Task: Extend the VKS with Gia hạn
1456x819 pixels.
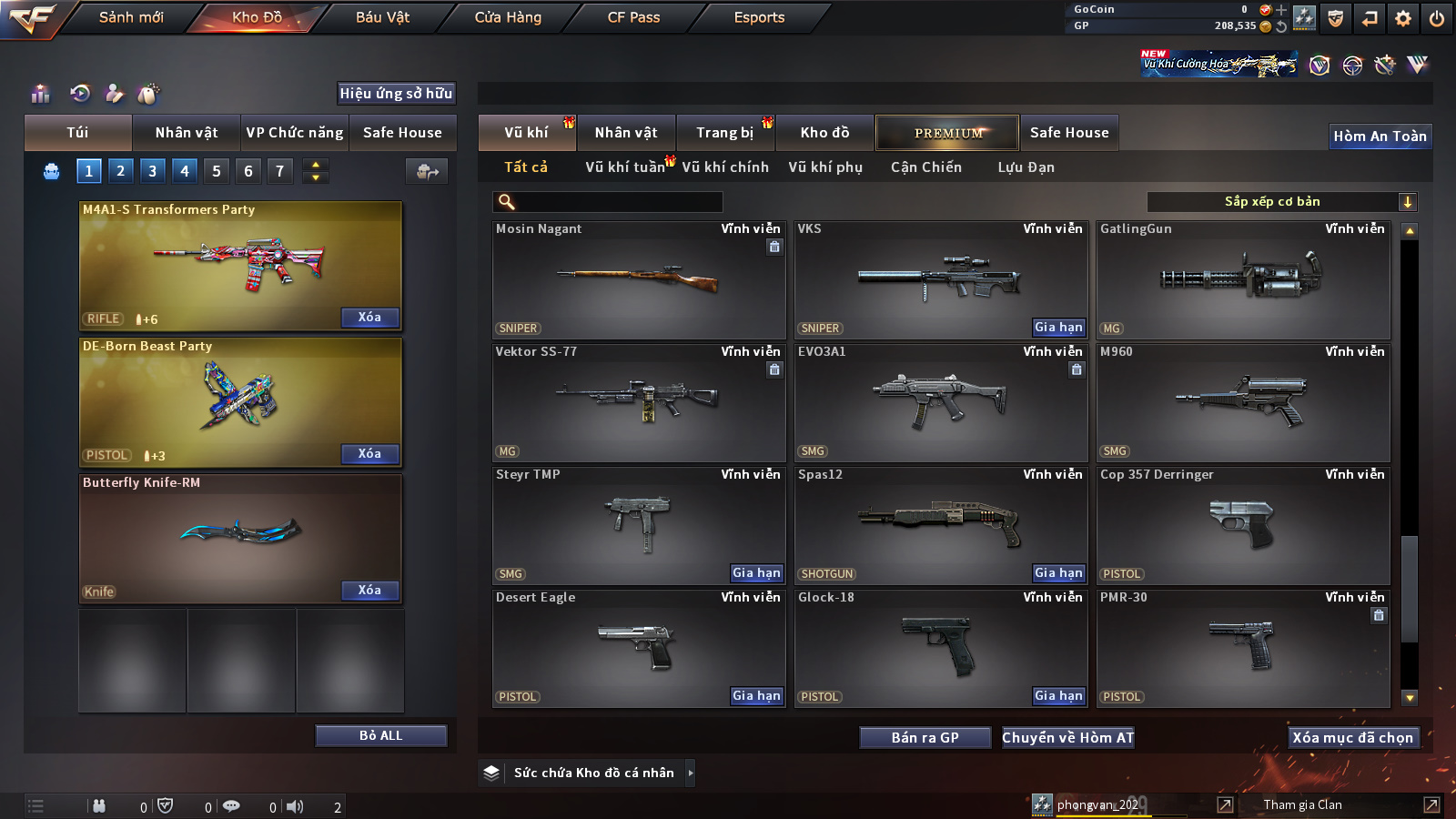Action: coord(1058,328)
